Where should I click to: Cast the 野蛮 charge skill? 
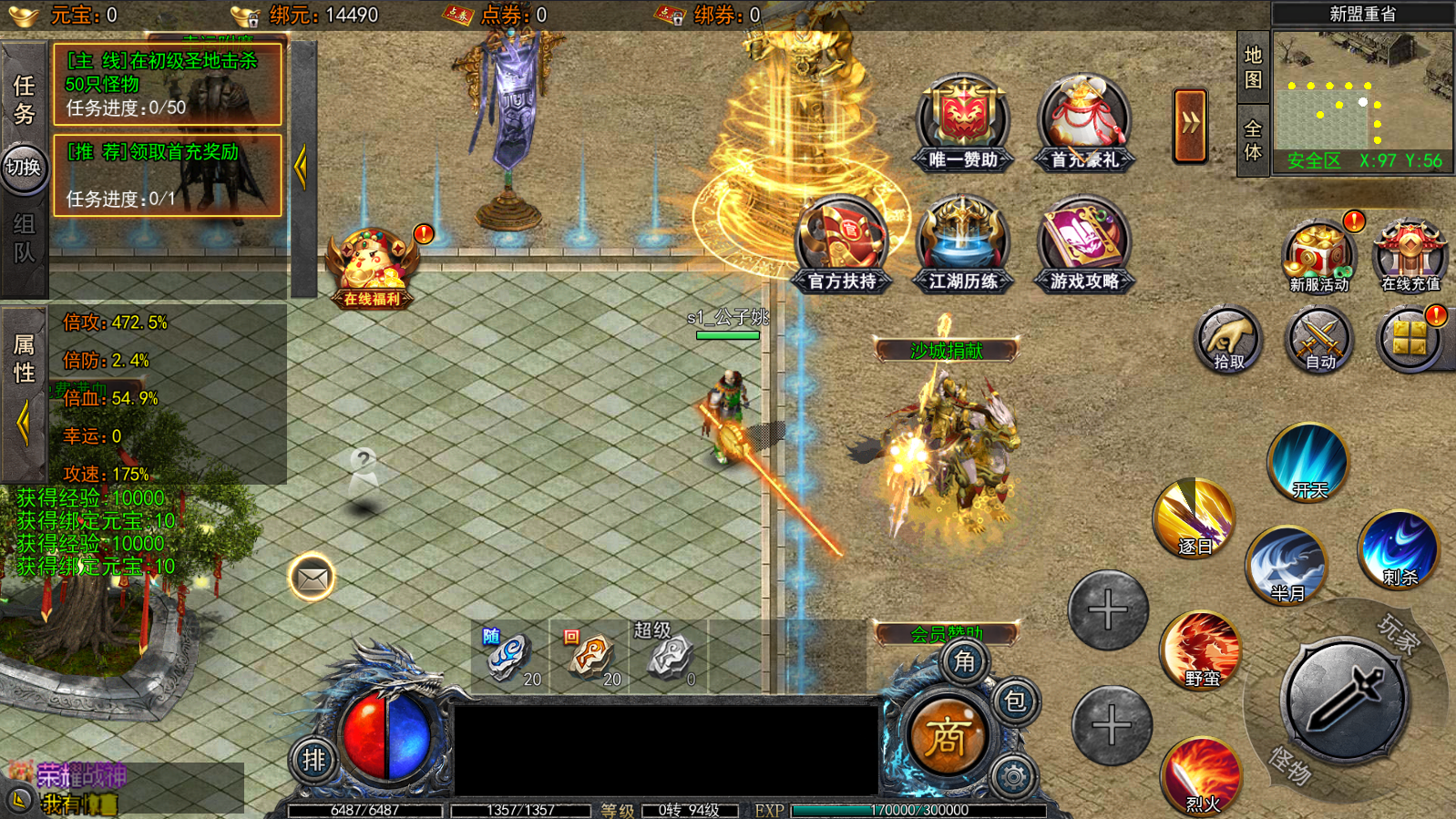click(x=1202, y=650)
